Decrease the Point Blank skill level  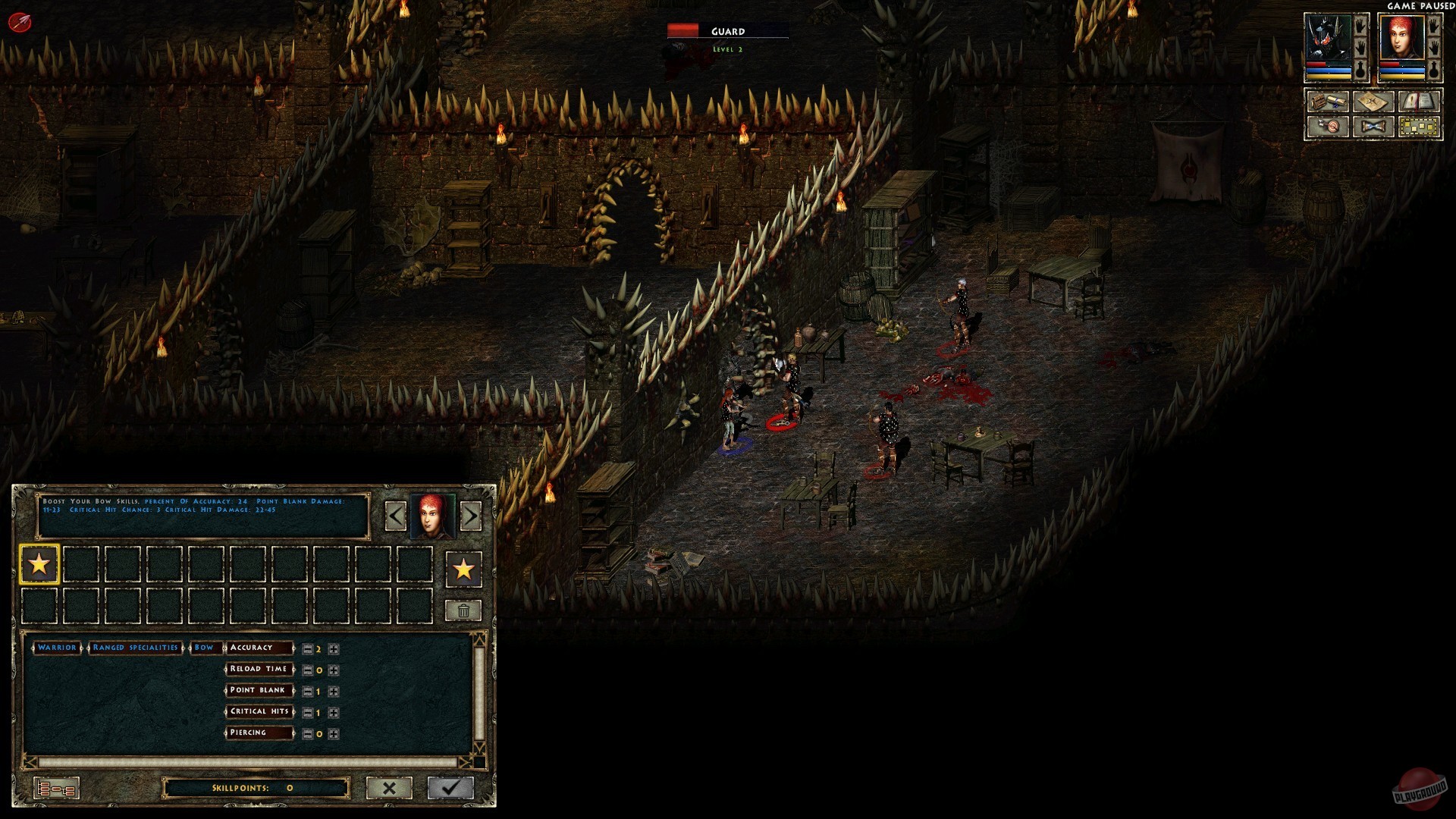tap(307, 692)
